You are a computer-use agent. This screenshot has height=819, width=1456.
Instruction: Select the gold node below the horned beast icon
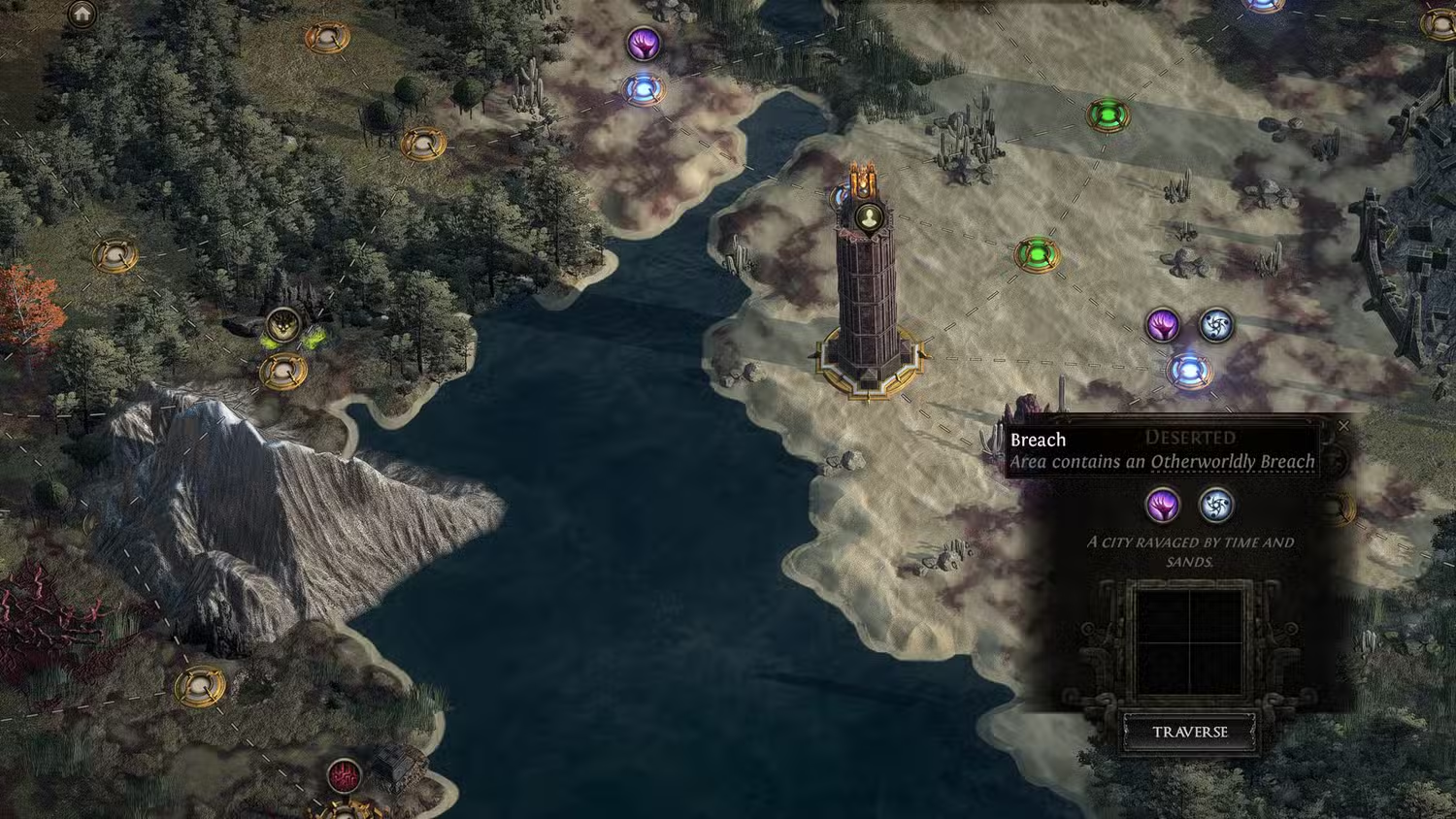pos(282,370)
